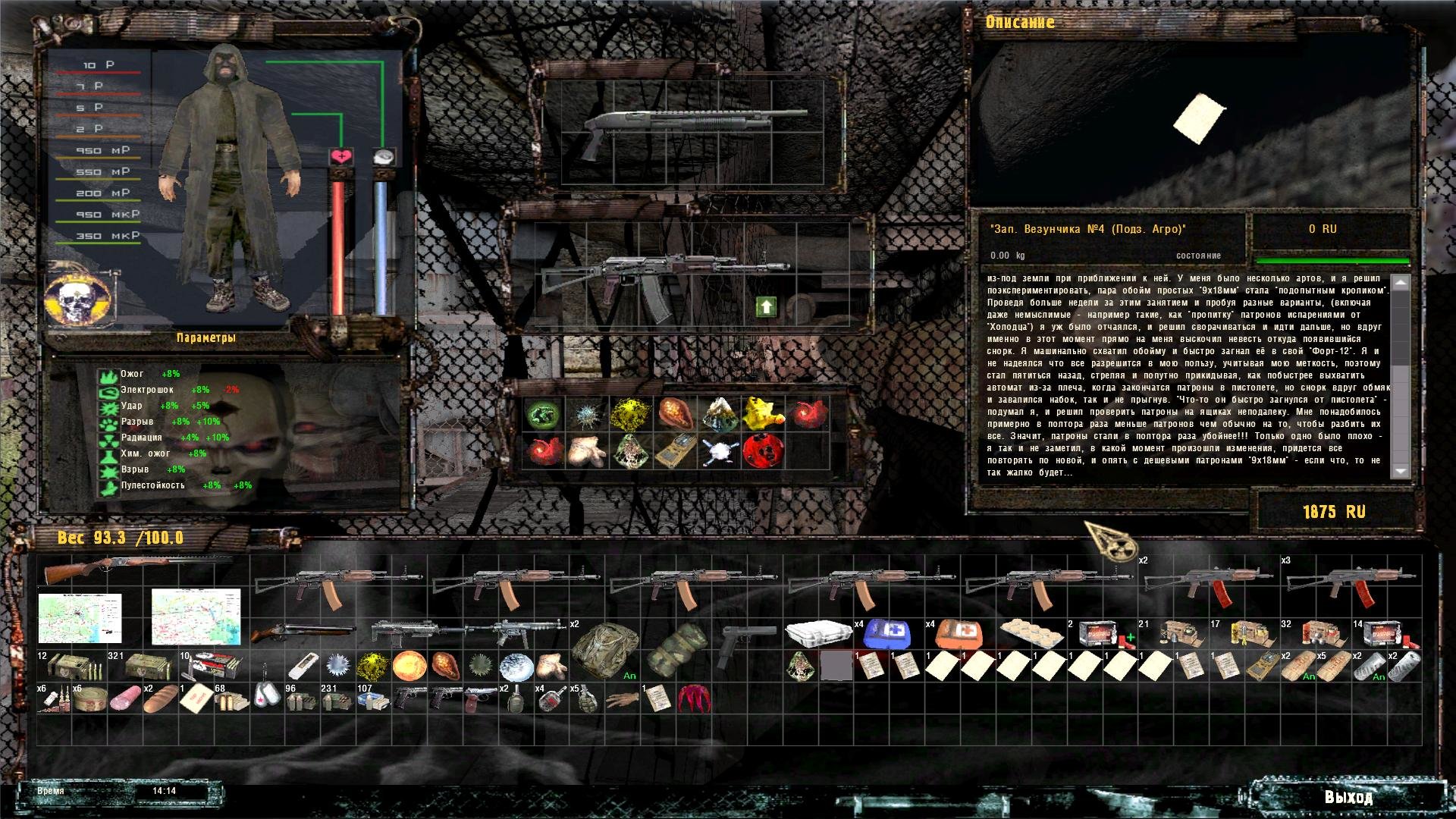1456x819 pixels.
Task: Click the description scrollbar up arrow
Action: click(1400, 283)
